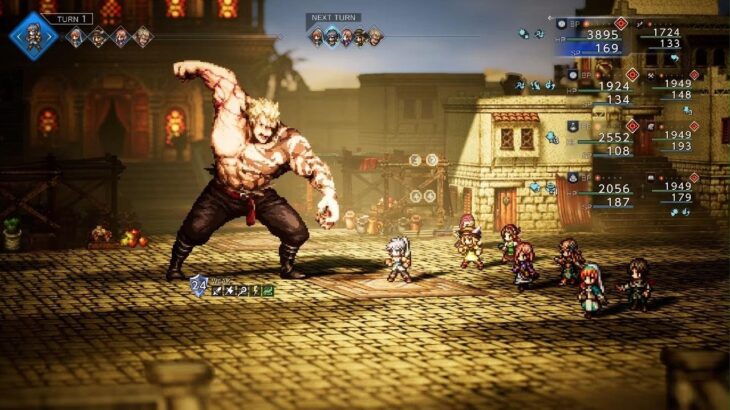The image size is (730, 410).
Task: Inspect the lightning weakness icon
Action: coord(255,291)
